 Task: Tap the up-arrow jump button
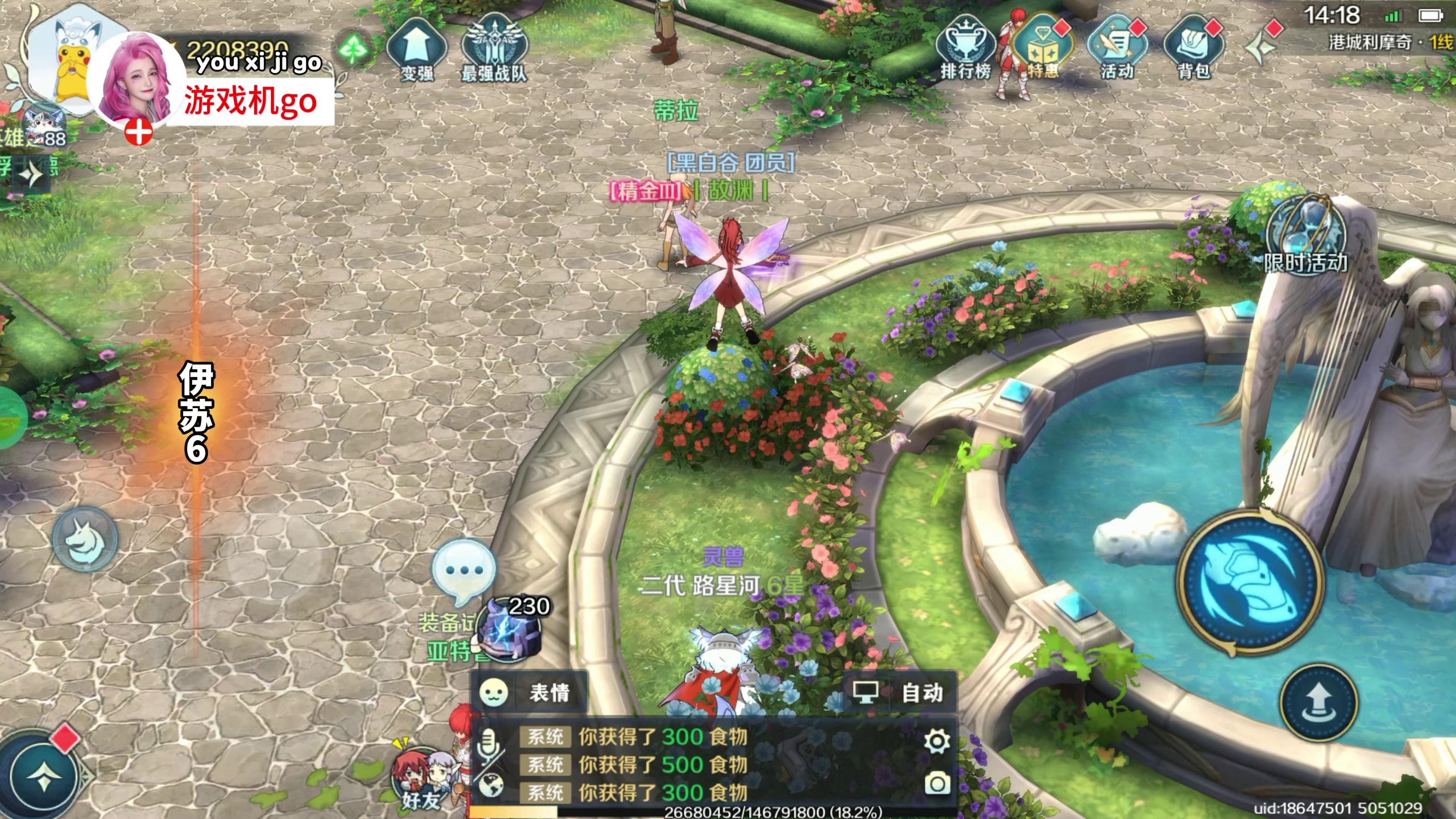(1318, 703)
